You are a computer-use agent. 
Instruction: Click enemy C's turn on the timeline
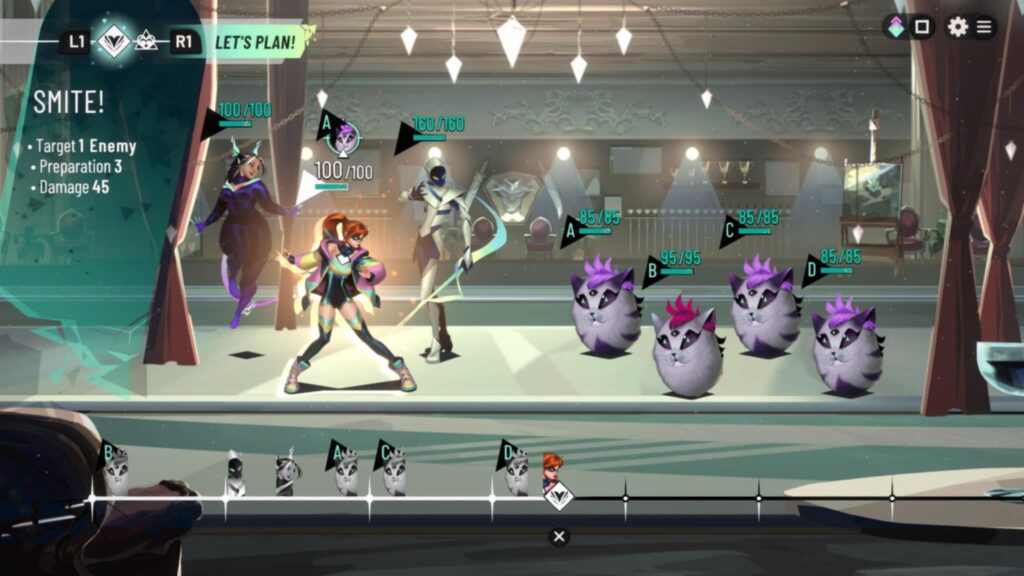[x=393, y=470]
